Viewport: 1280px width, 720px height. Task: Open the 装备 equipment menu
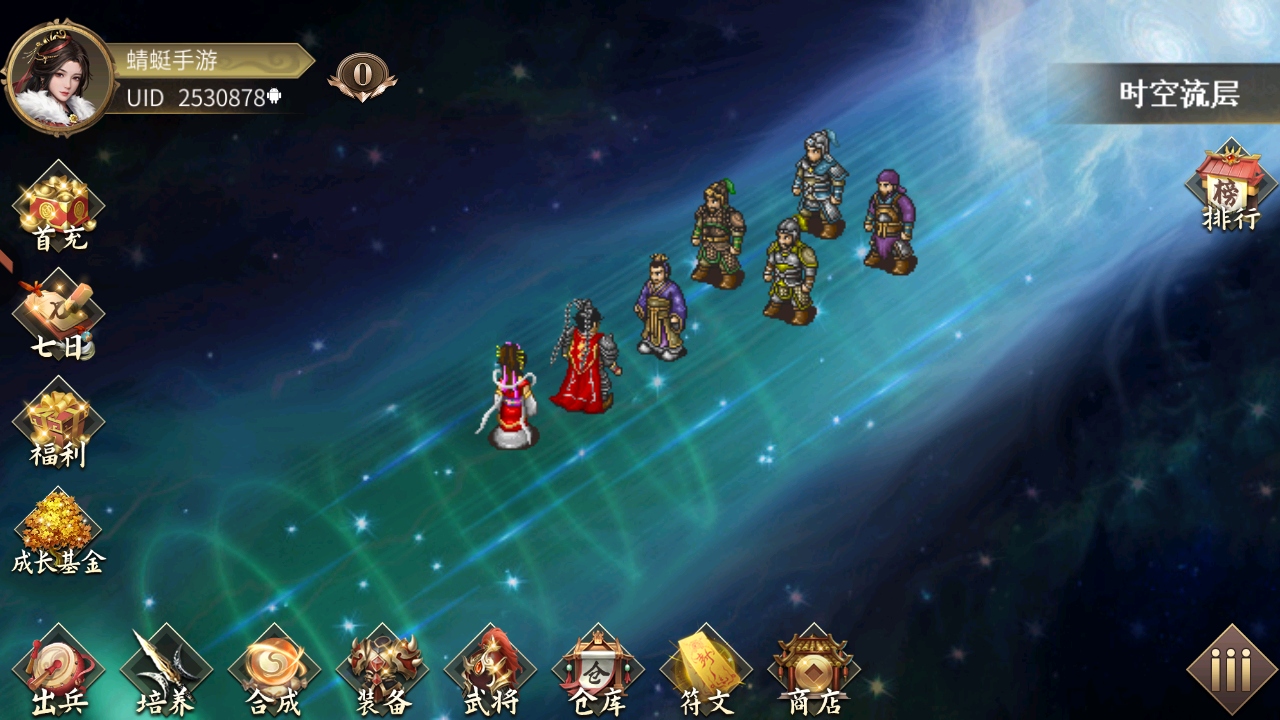tap(382, 672)
